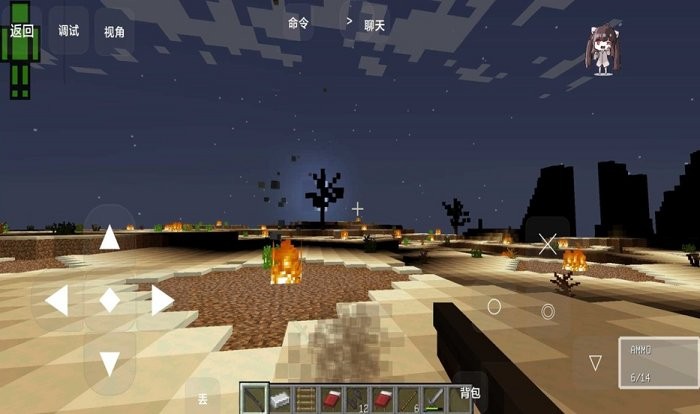Select the ladder hotbar slot

[306, 399]
